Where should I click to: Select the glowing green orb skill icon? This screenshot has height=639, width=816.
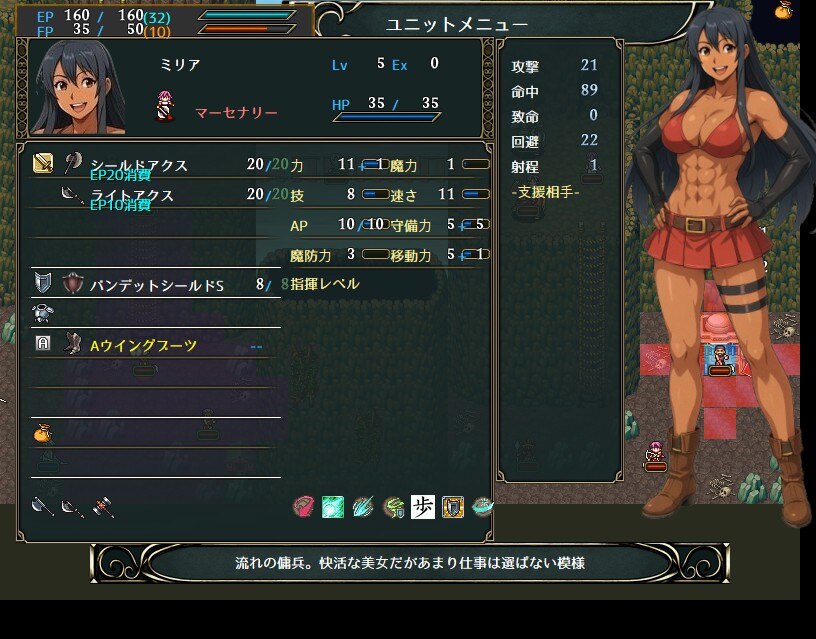tap(332, 507)
